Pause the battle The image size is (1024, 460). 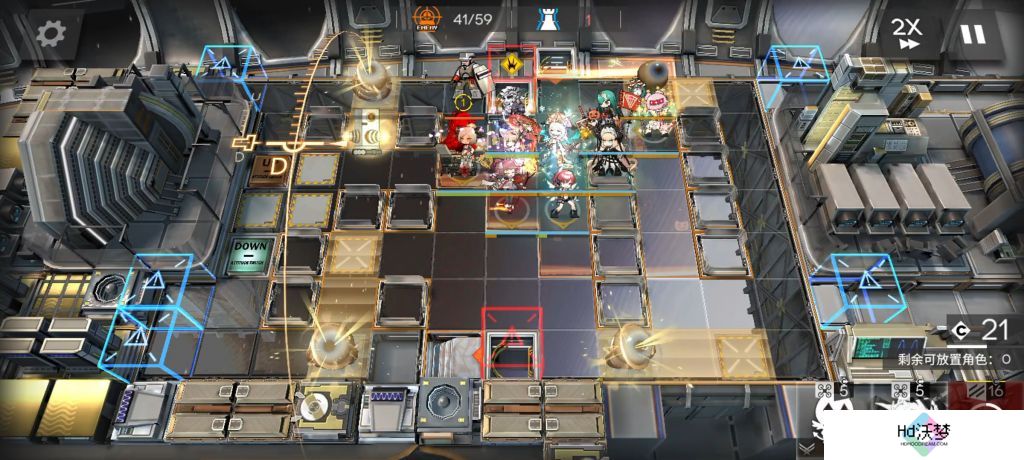971,34
